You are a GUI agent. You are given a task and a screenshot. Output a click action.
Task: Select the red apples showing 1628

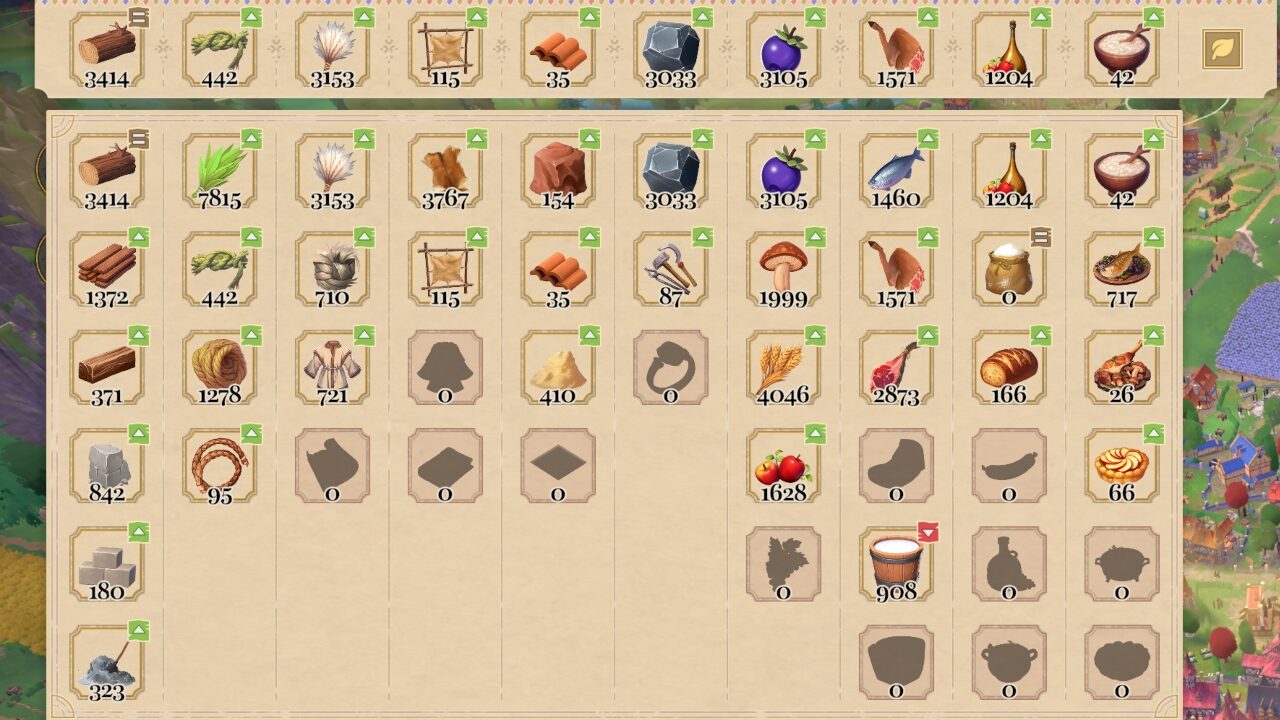pyautogui.click(x=783, y=465)
